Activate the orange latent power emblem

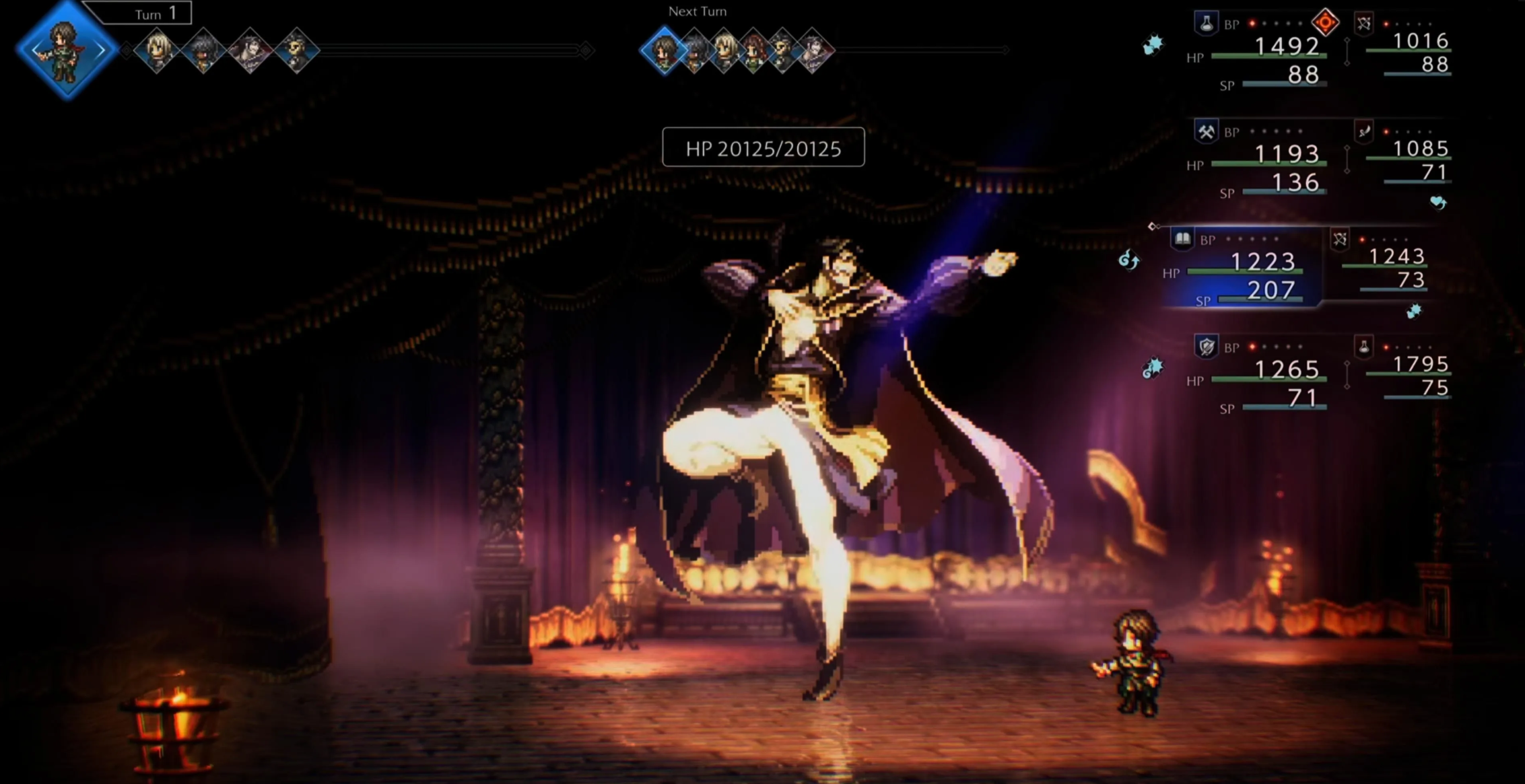tap(1325, 23)
